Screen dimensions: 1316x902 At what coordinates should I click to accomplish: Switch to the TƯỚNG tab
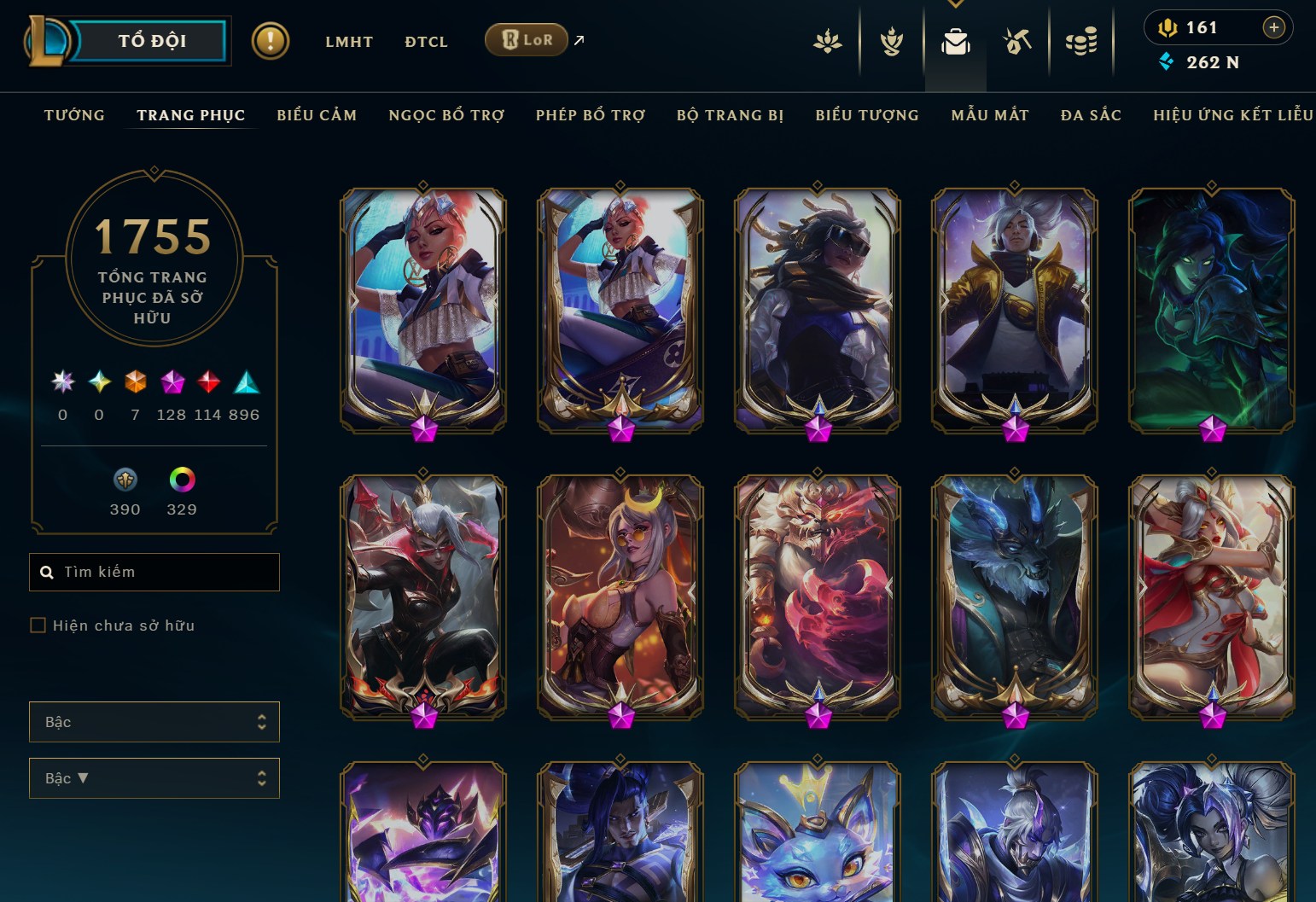click(x=75, y=114)
